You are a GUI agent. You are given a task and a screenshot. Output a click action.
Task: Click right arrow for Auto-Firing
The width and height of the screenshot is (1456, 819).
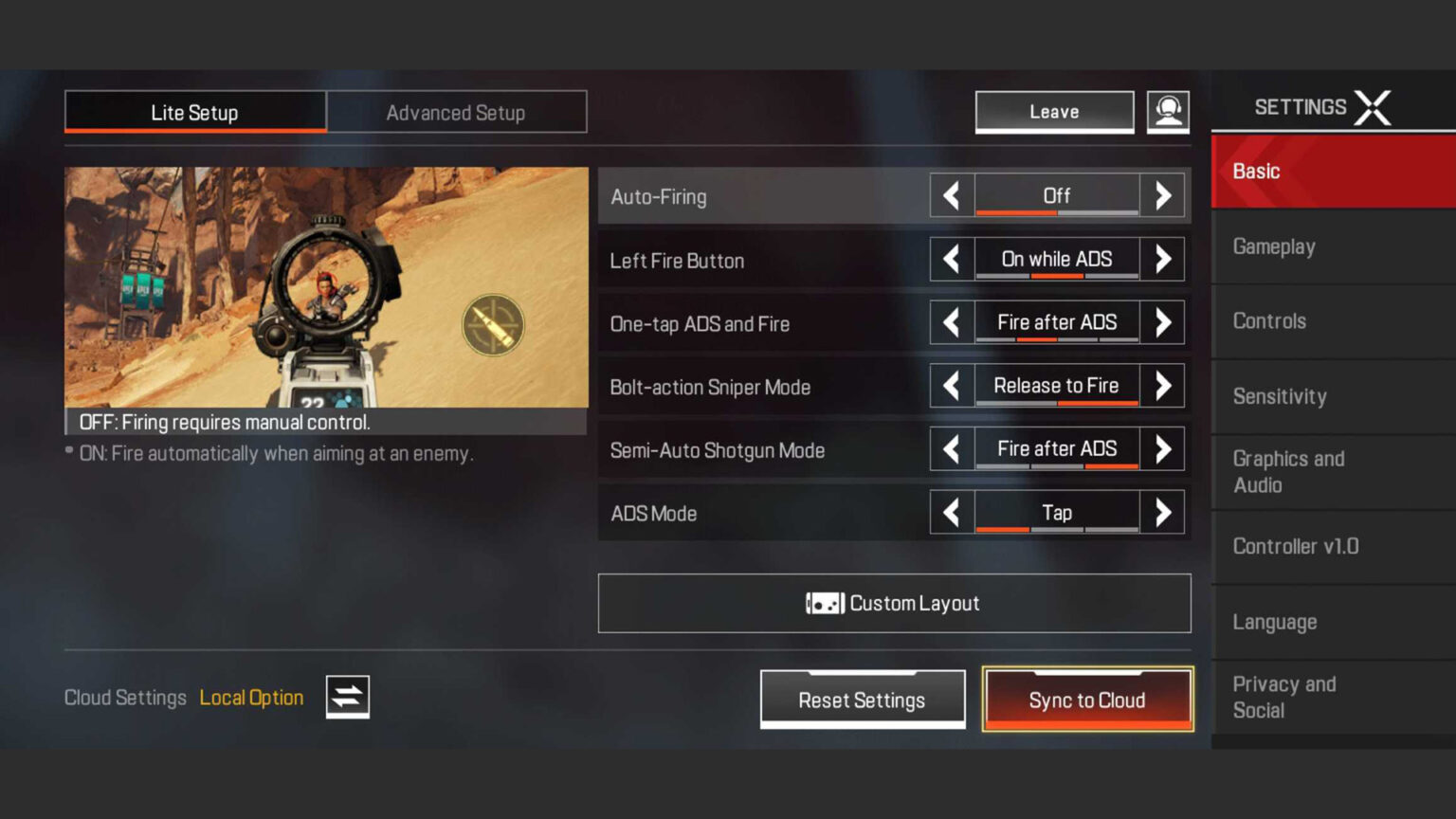1162,196
